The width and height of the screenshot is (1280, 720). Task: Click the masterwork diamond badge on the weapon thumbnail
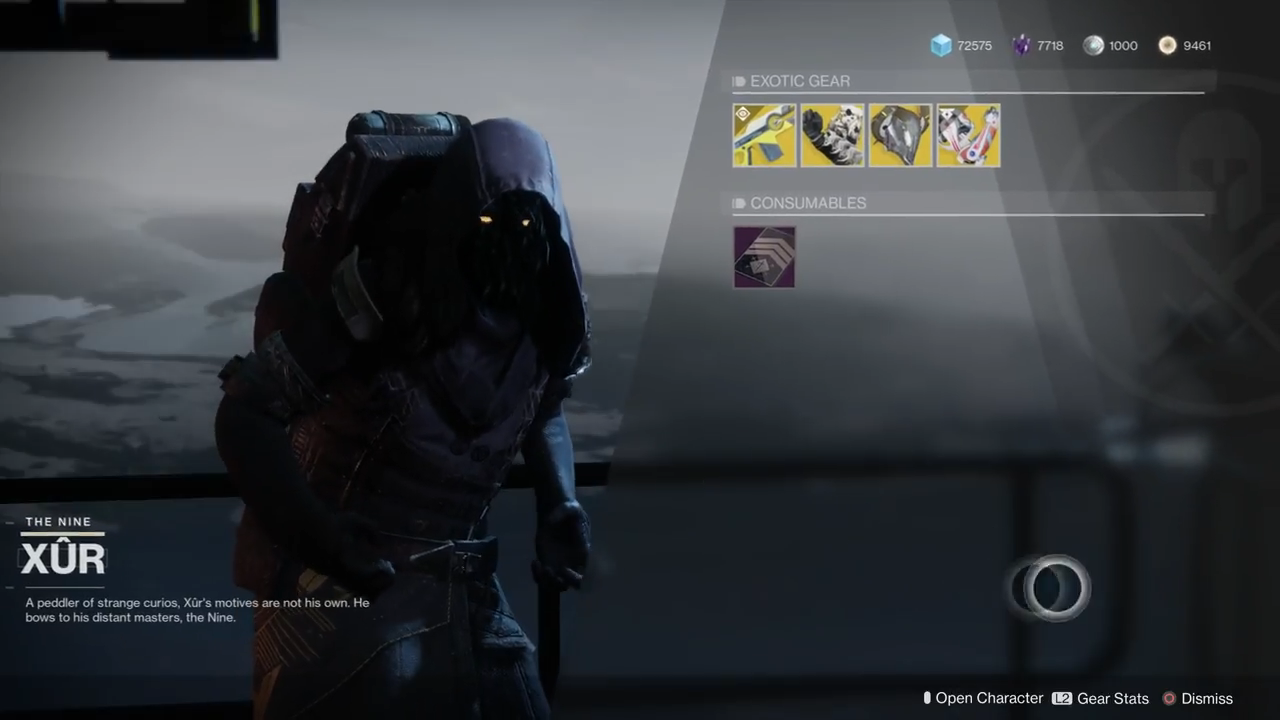(x=742, y=113)
